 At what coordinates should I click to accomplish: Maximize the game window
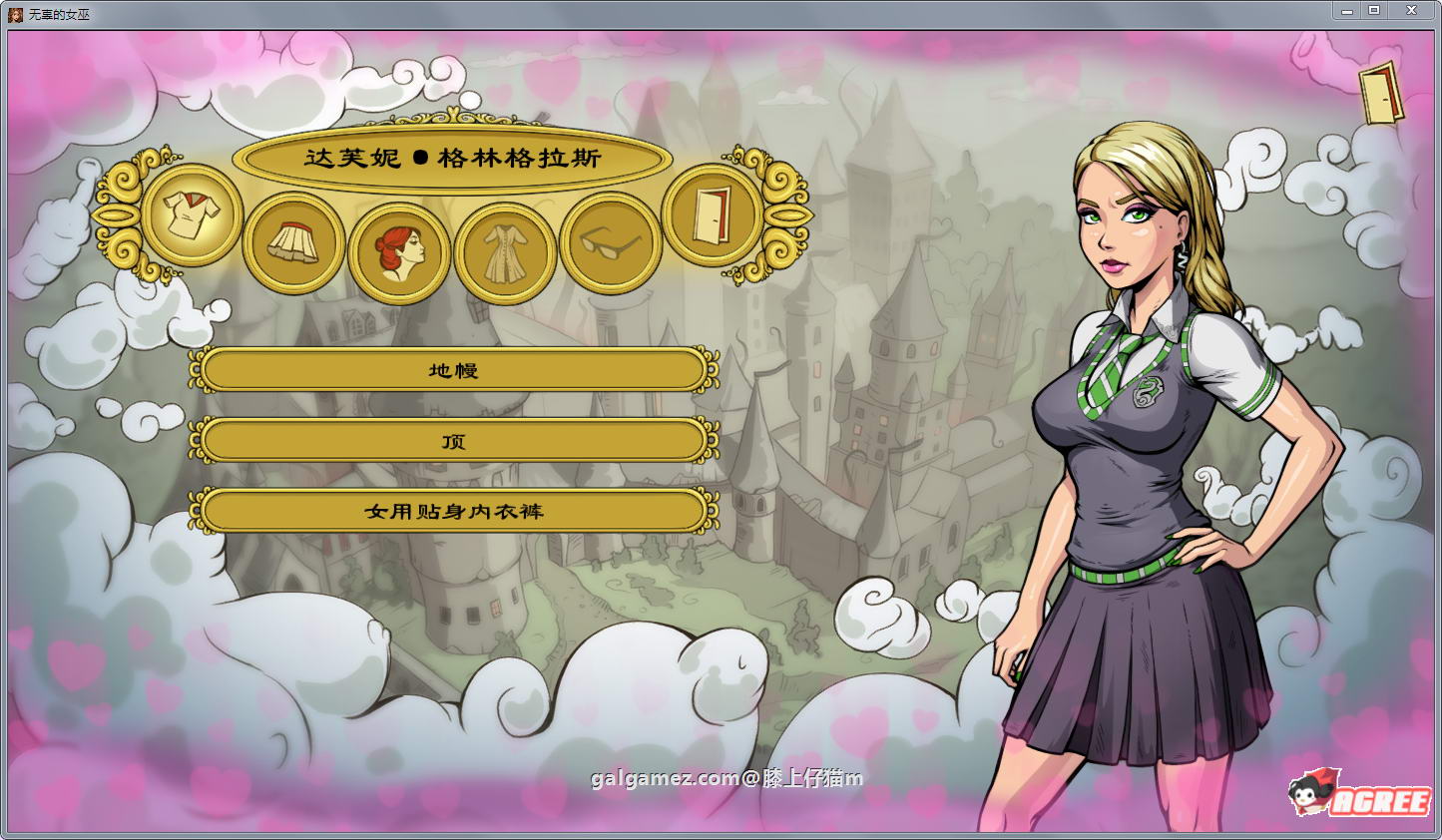coord(1376,10)
